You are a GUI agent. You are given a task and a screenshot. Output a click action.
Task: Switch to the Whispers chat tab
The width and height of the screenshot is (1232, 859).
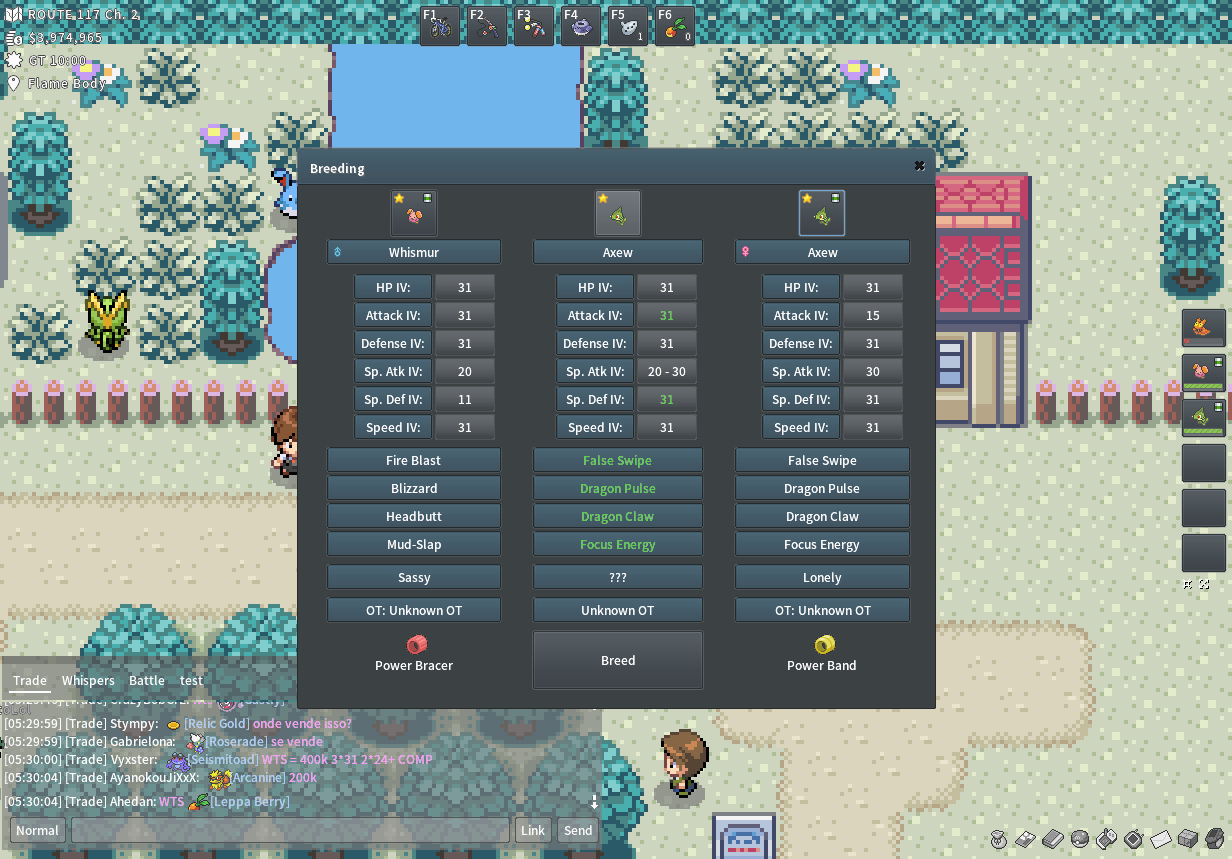point(88,681)
